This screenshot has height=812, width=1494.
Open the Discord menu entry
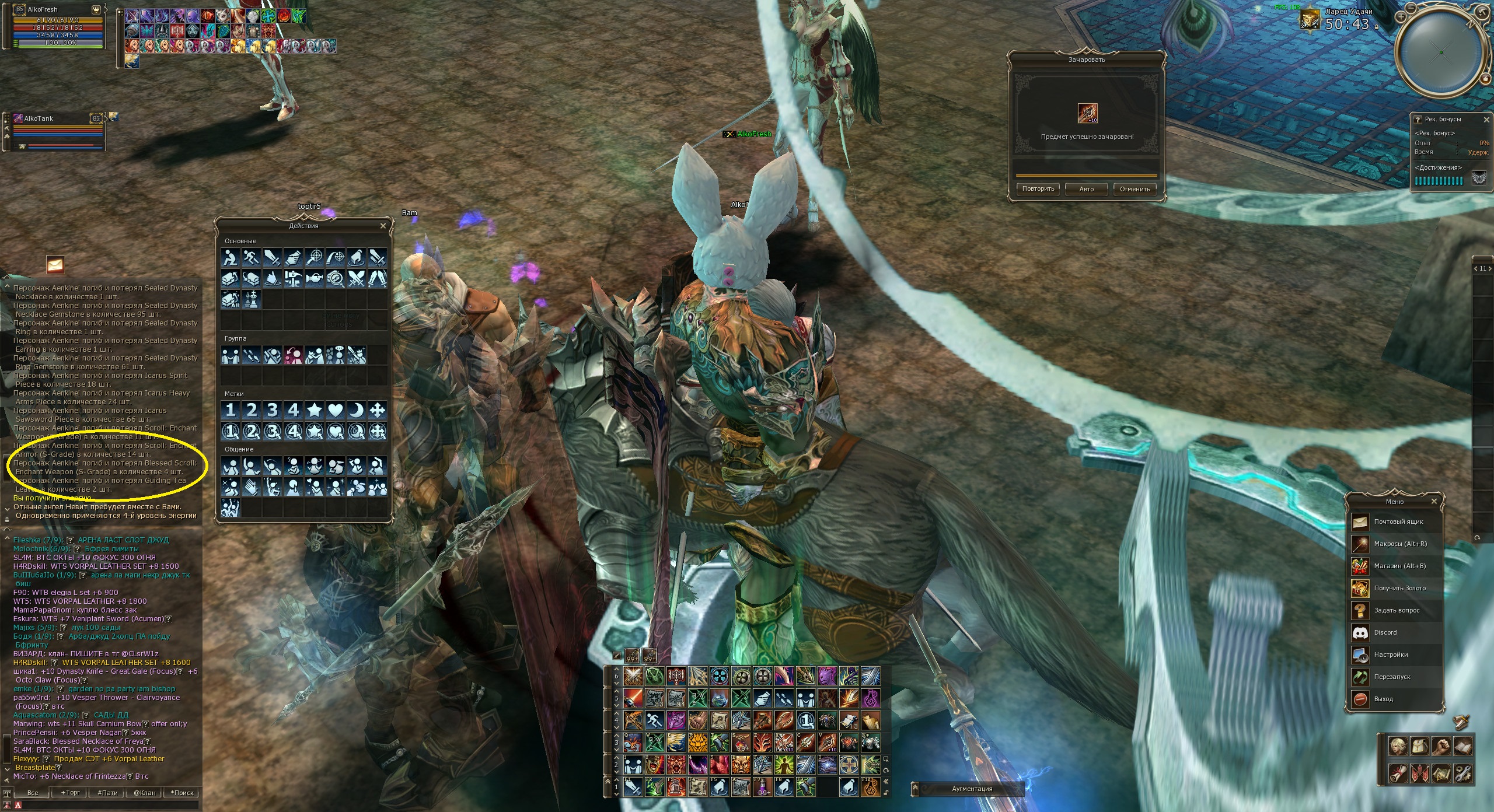[x=1385, y=632]
